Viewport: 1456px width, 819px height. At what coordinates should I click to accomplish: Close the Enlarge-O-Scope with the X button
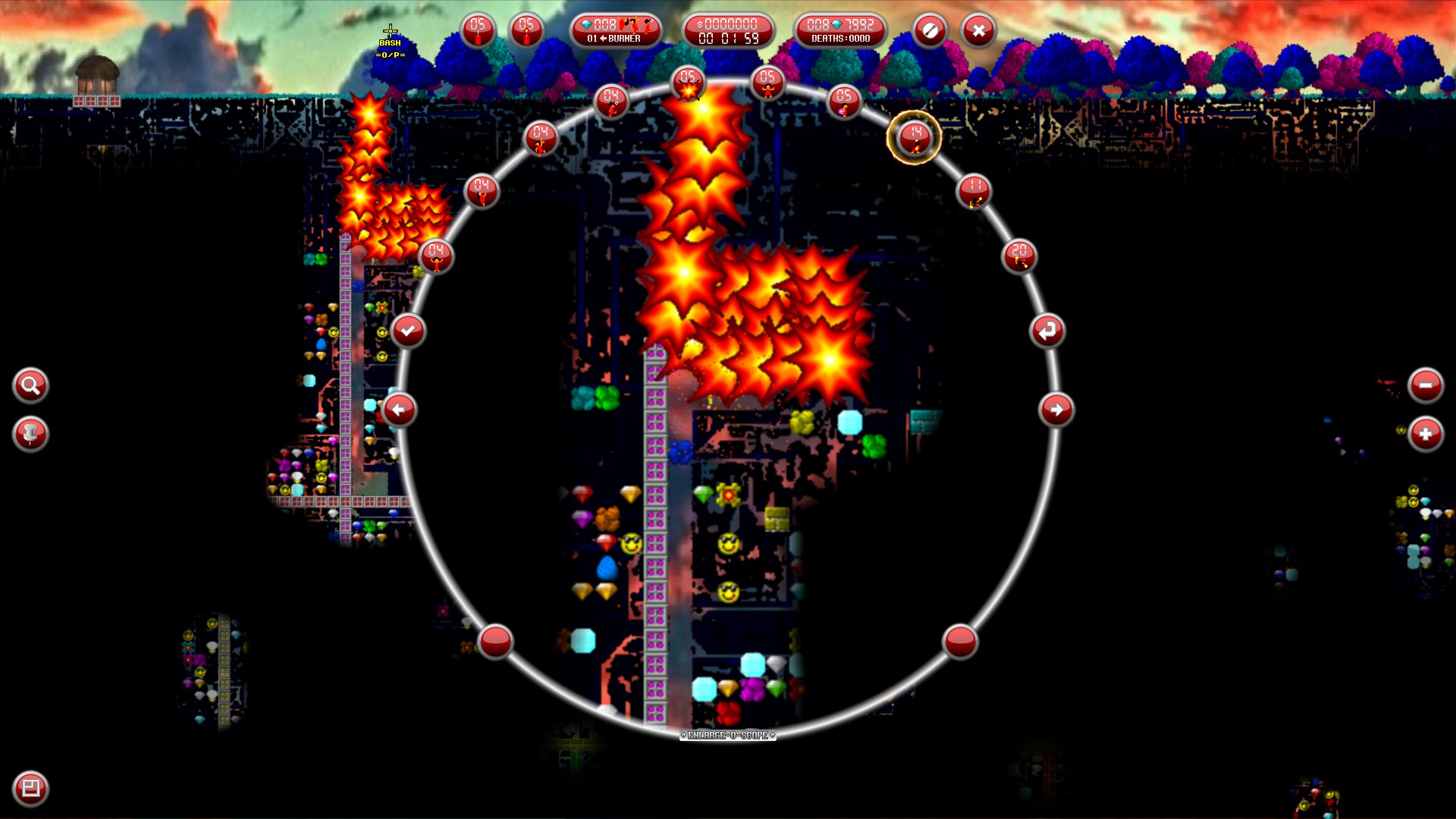point(977,31)
